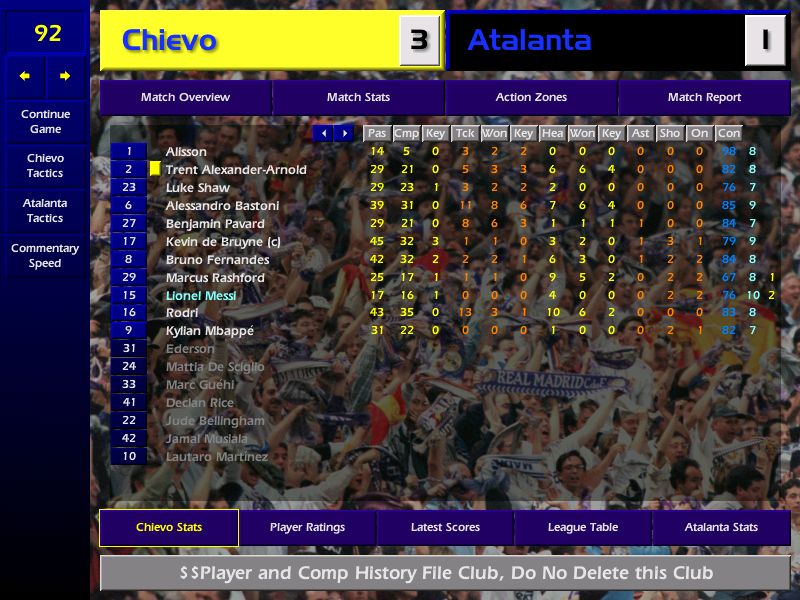Open Atalanta Tactics
The height and width of the screenshot is (600, 800).
[x=45, y=210]
